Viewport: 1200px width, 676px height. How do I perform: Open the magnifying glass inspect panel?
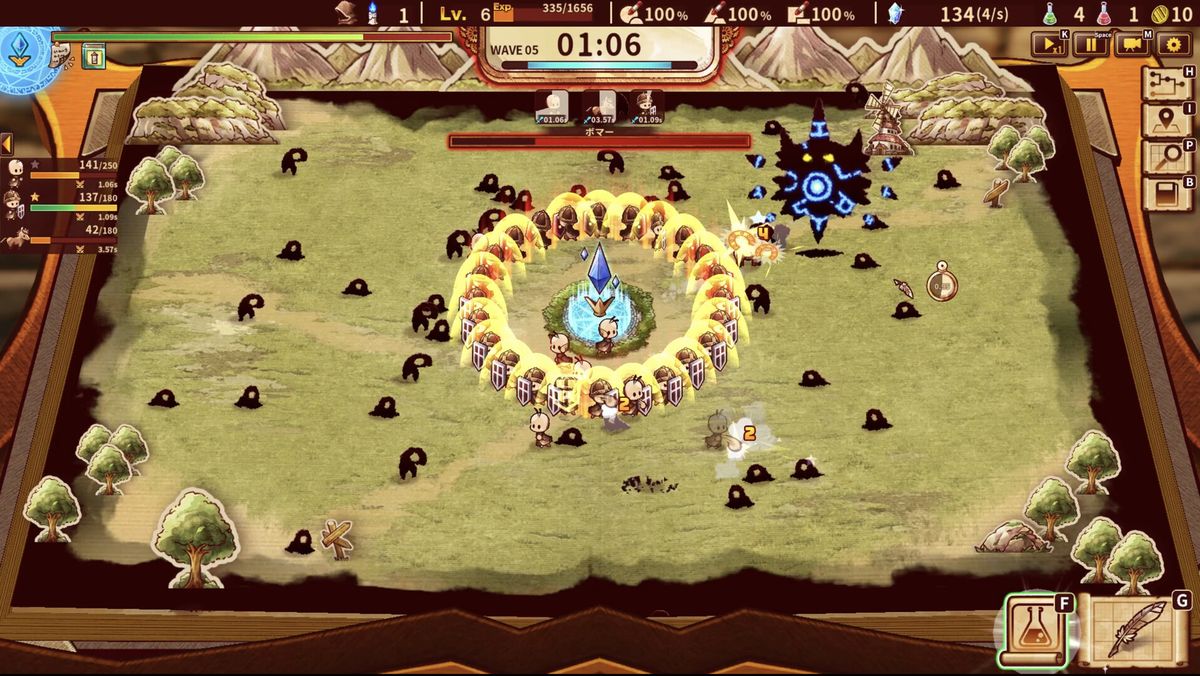click(1166, 155)
